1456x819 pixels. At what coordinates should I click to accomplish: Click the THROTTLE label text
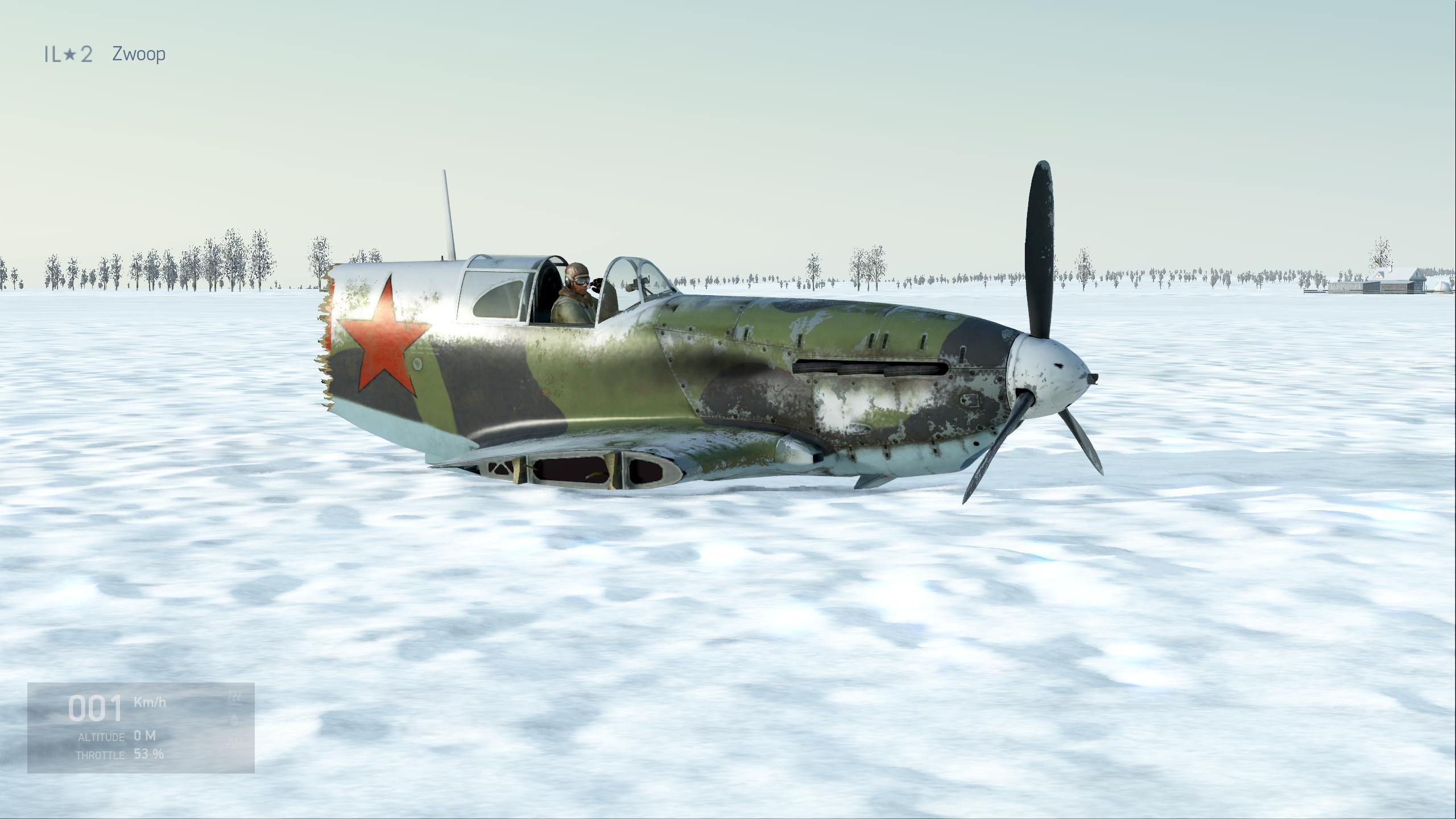coord(101,755)
